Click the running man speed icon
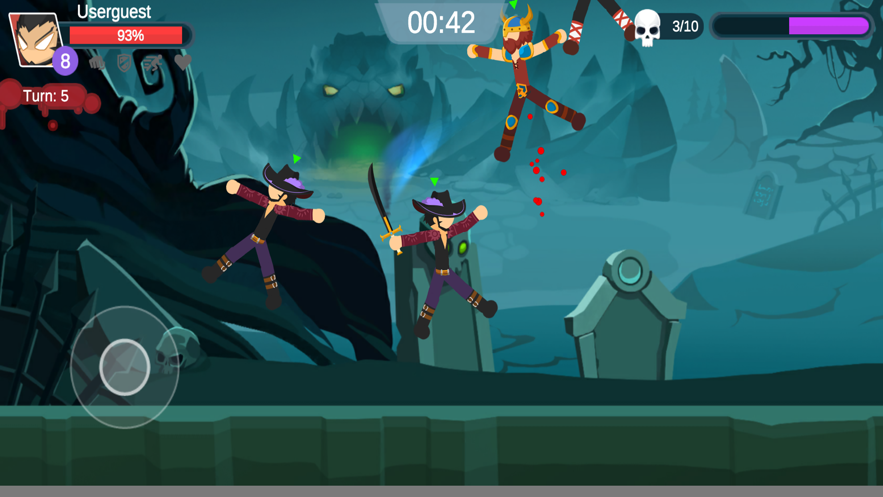The width and height of the screenshot is (883, 497). (152, 63)
